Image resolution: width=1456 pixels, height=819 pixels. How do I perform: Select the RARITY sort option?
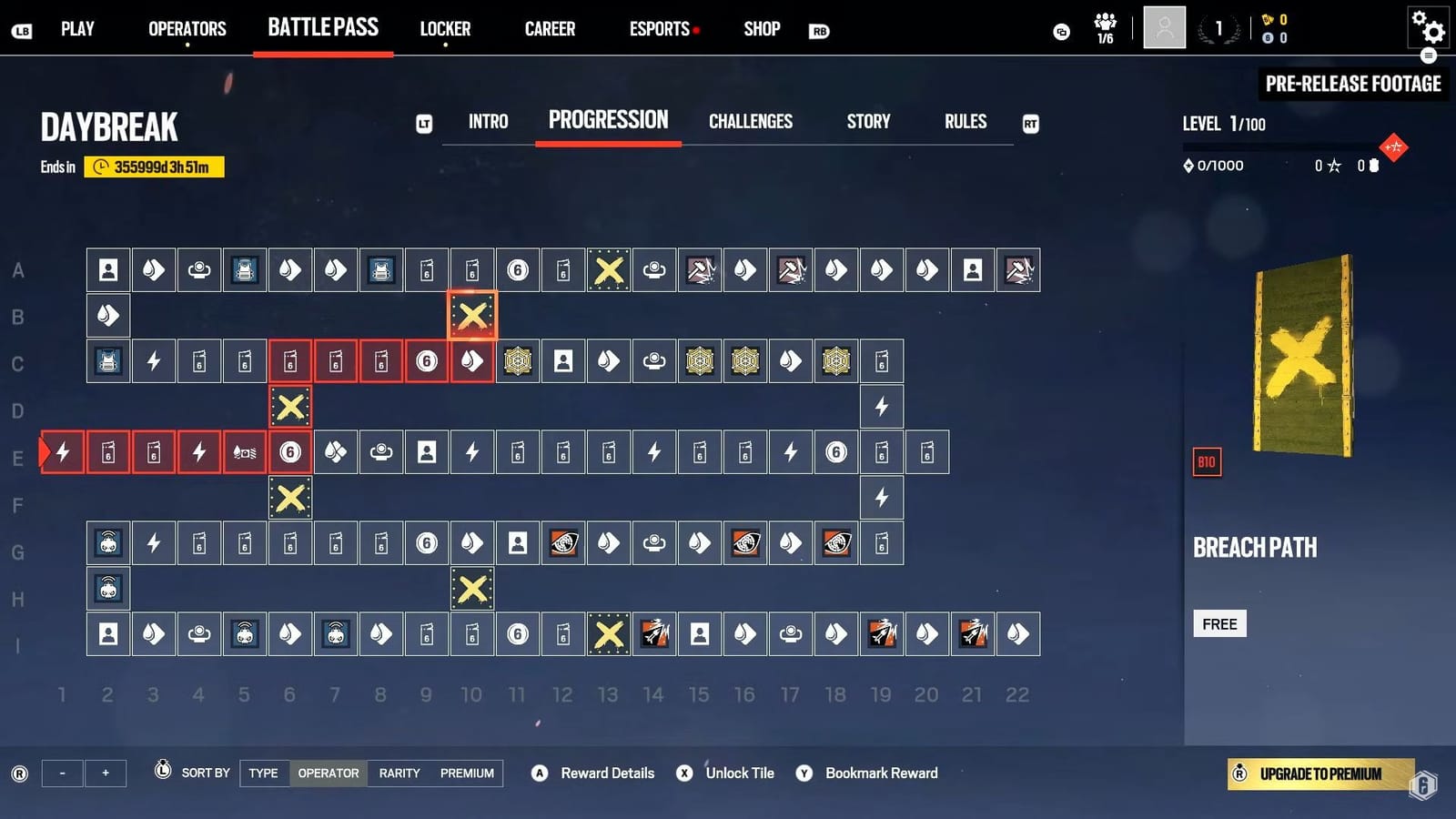pyautogui.click(x=399, y=773)
